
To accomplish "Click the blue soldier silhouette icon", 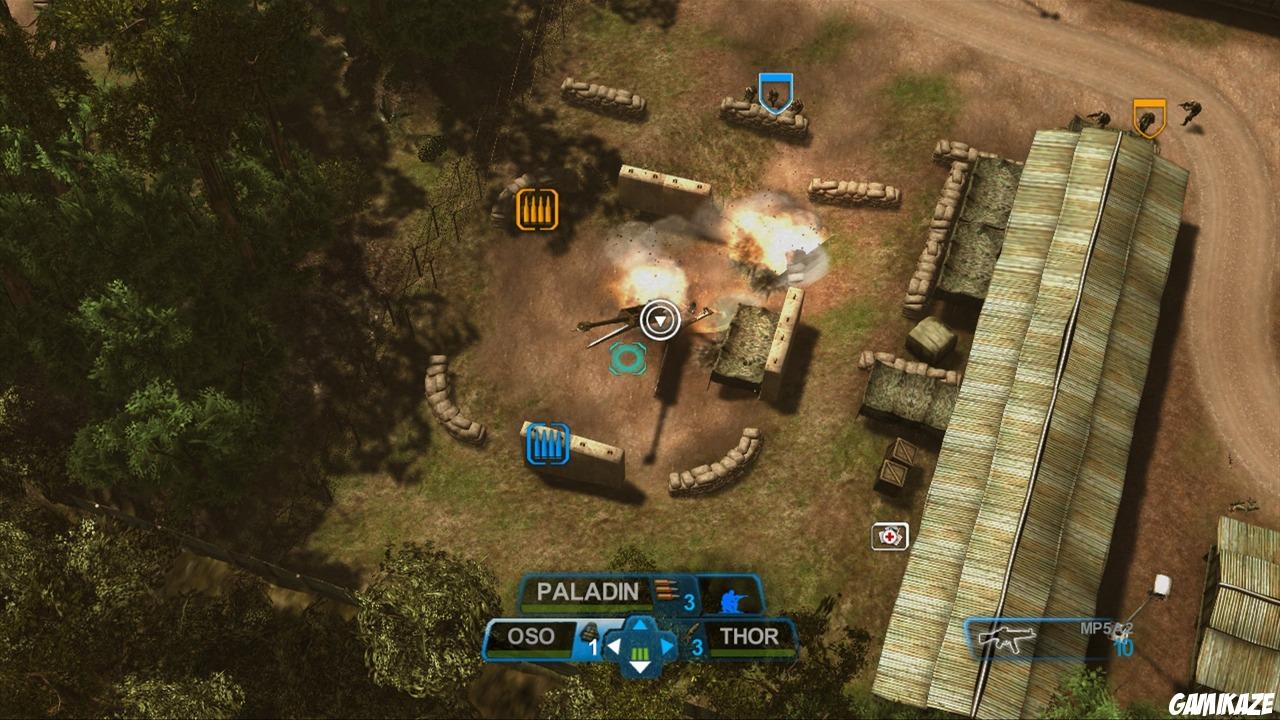I will pos(731,599).
